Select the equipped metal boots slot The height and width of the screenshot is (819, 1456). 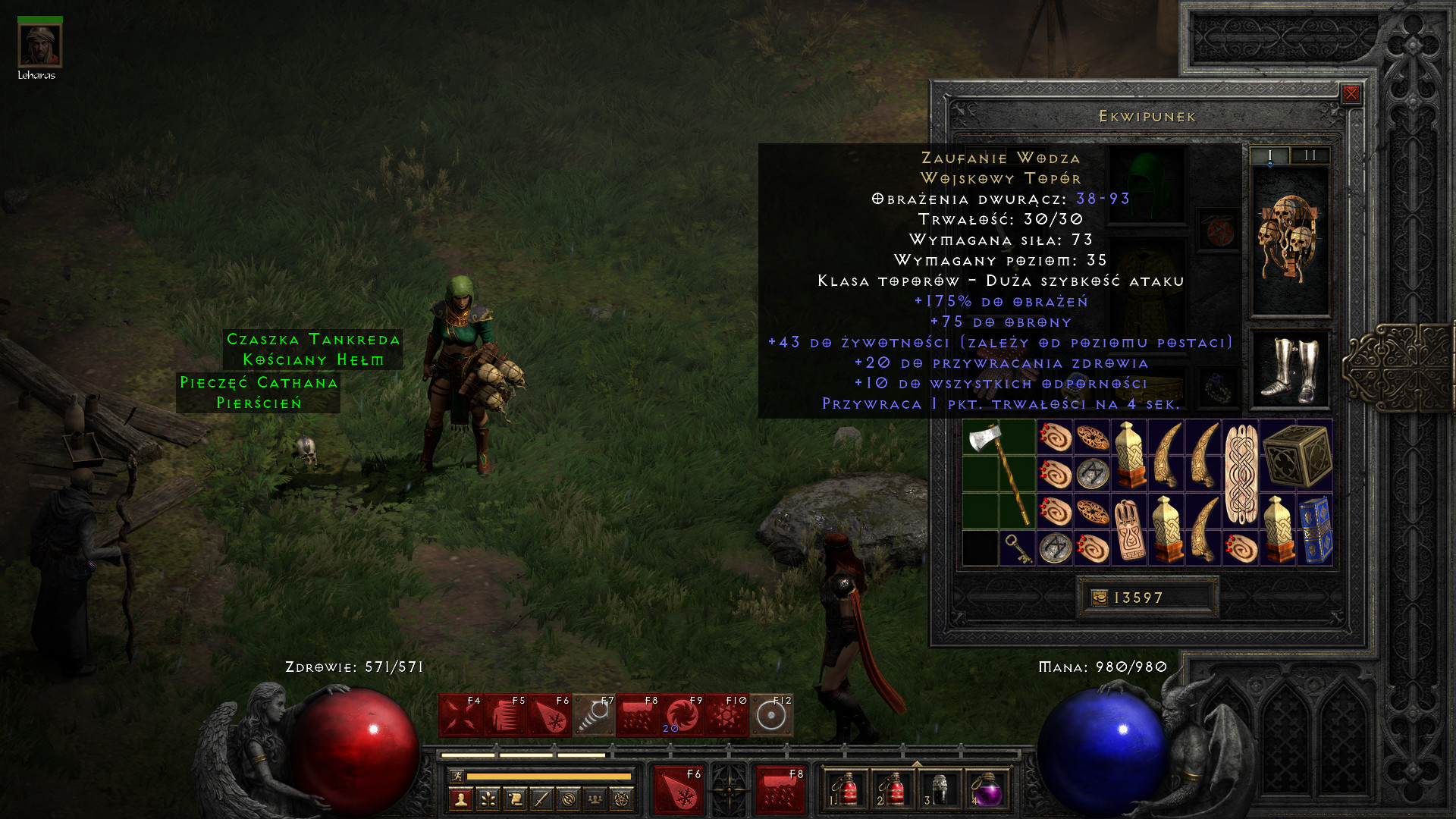(x=1289, y=369)
